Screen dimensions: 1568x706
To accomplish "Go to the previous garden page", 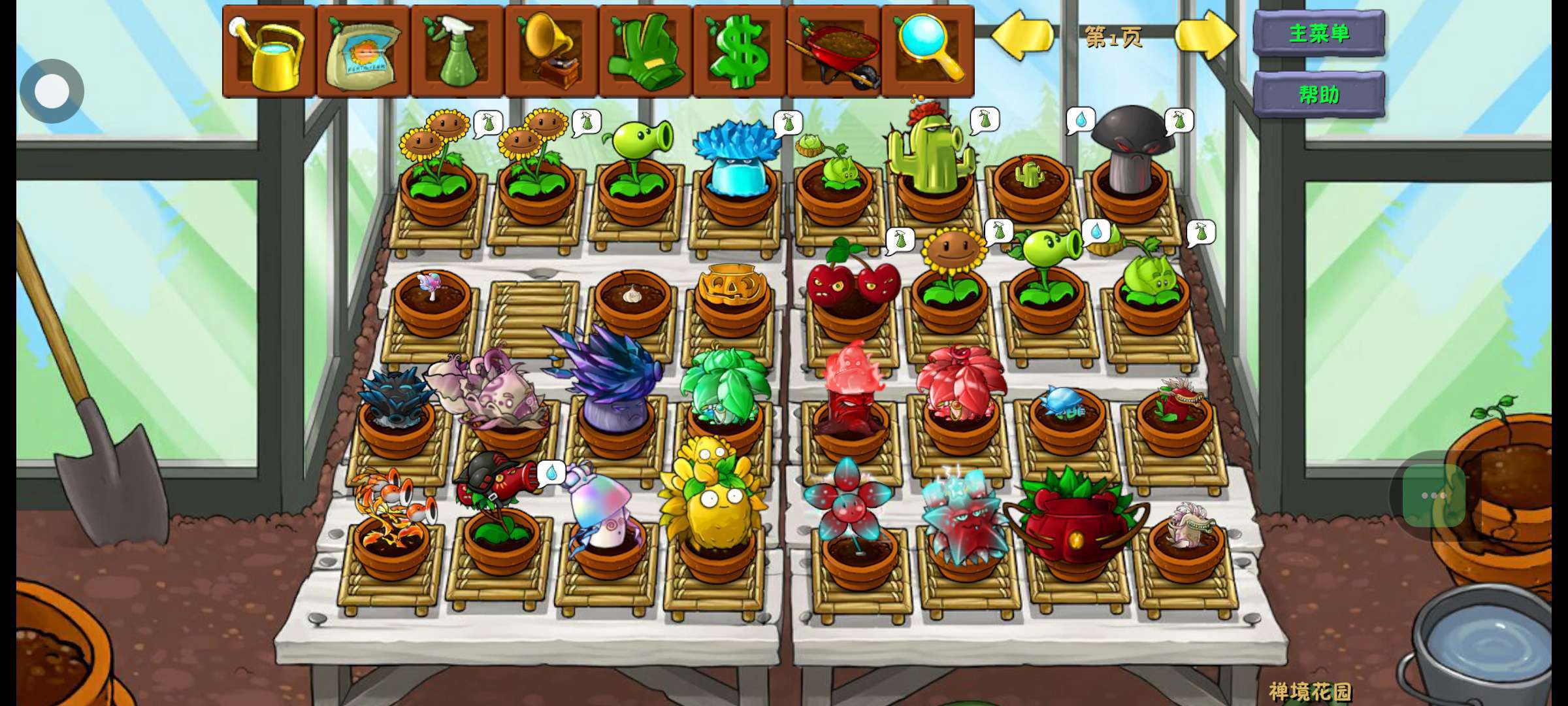I will tap(1022, 35).
